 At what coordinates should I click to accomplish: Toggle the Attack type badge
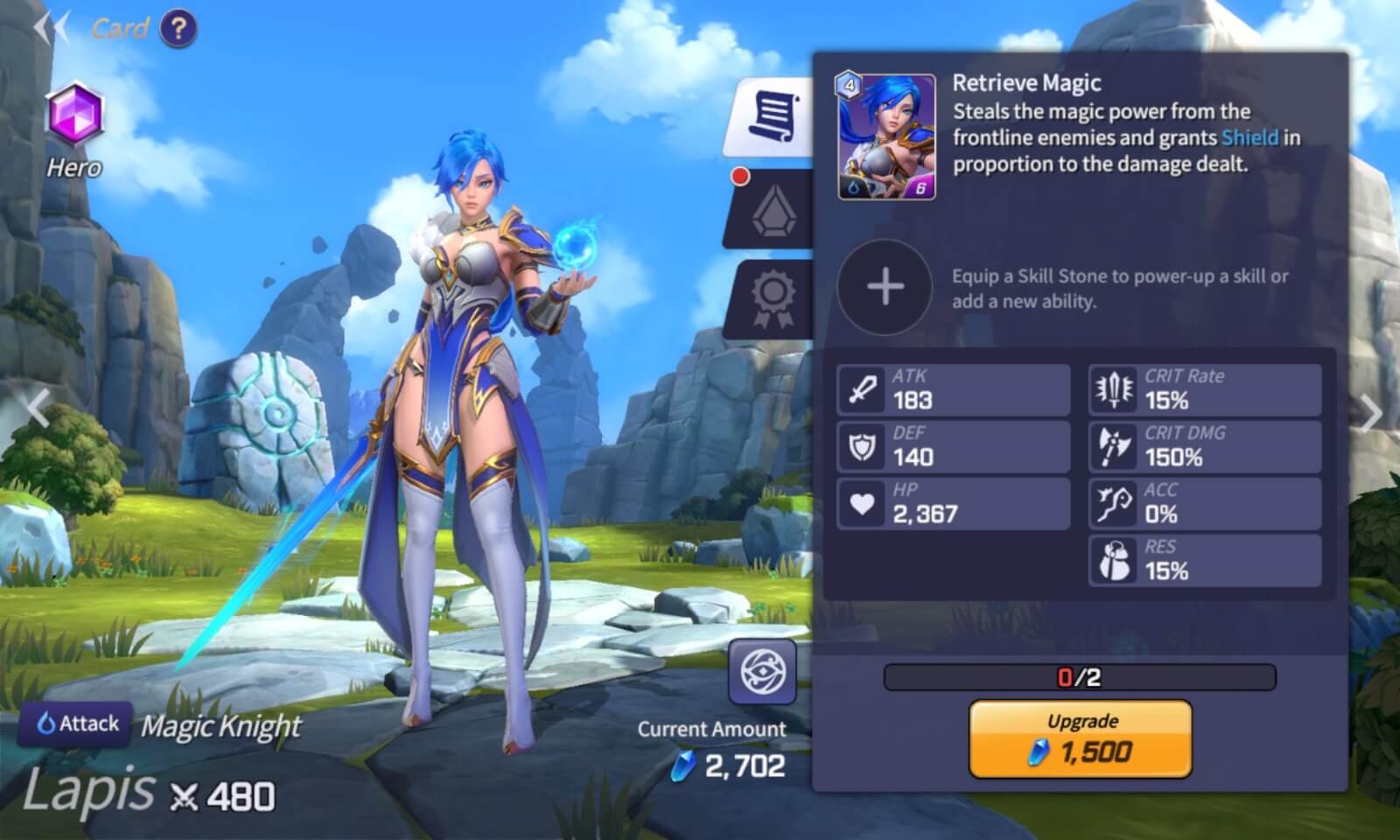tap(73, 724)
